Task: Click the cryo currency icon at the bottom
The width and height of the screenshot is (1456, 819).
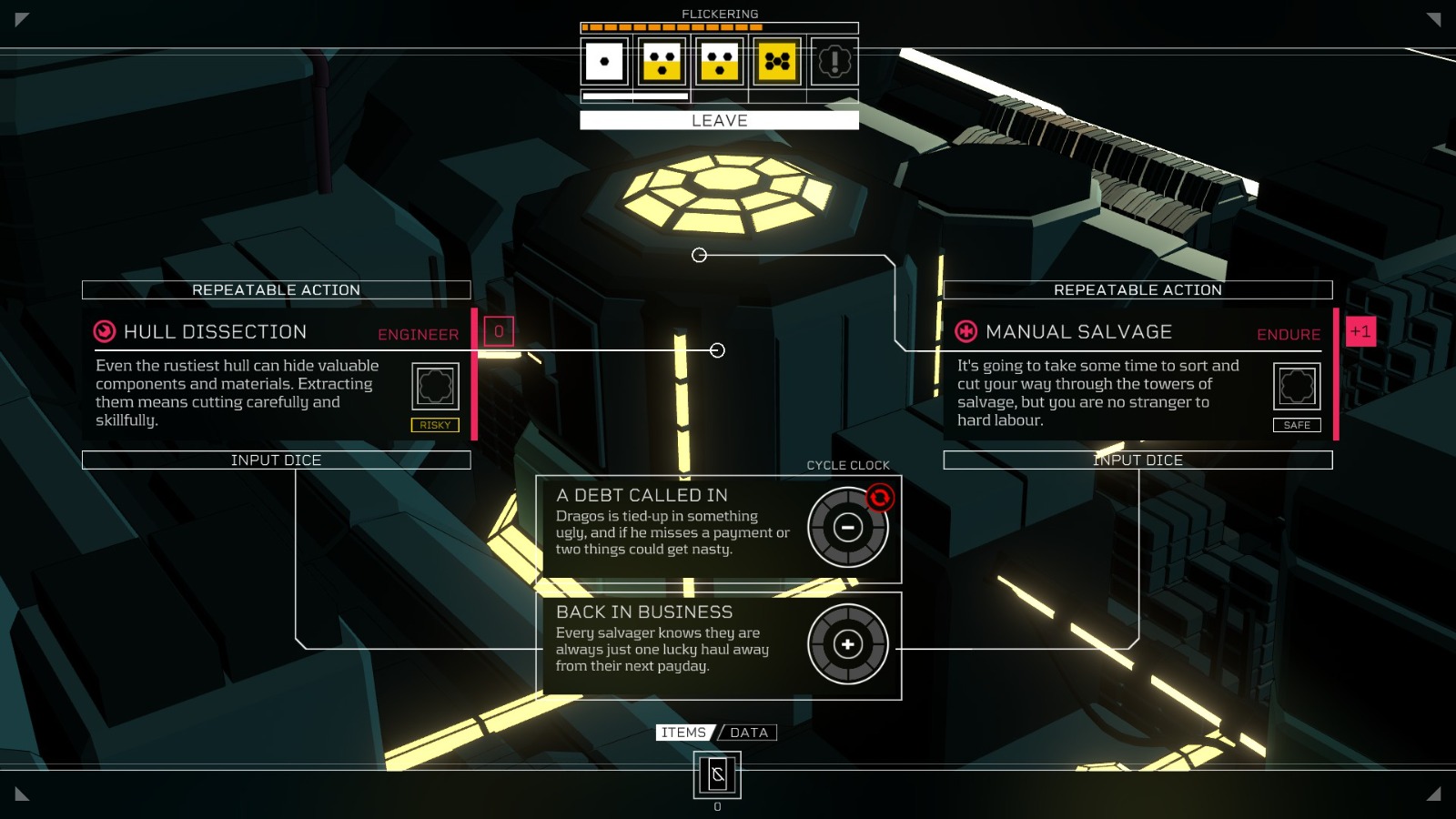Action: point(718,776)
